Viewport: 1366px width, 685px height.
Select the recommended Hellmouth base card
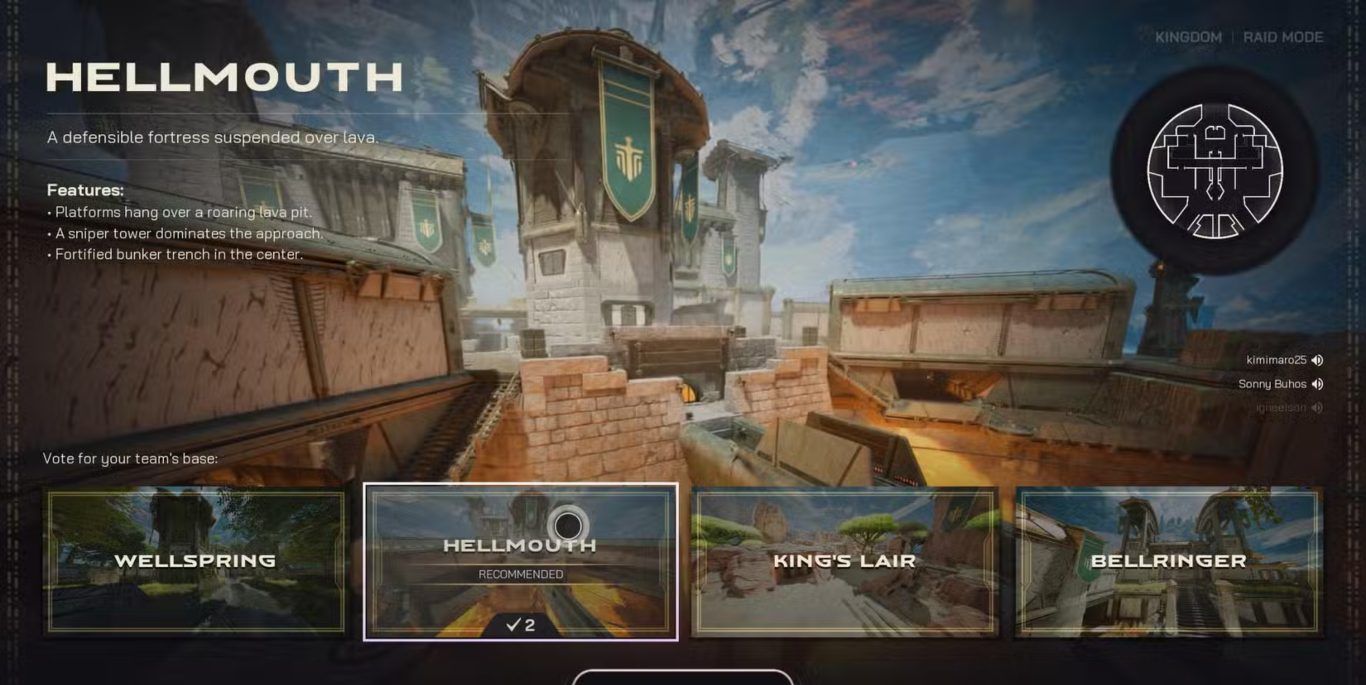click(520, 561)
